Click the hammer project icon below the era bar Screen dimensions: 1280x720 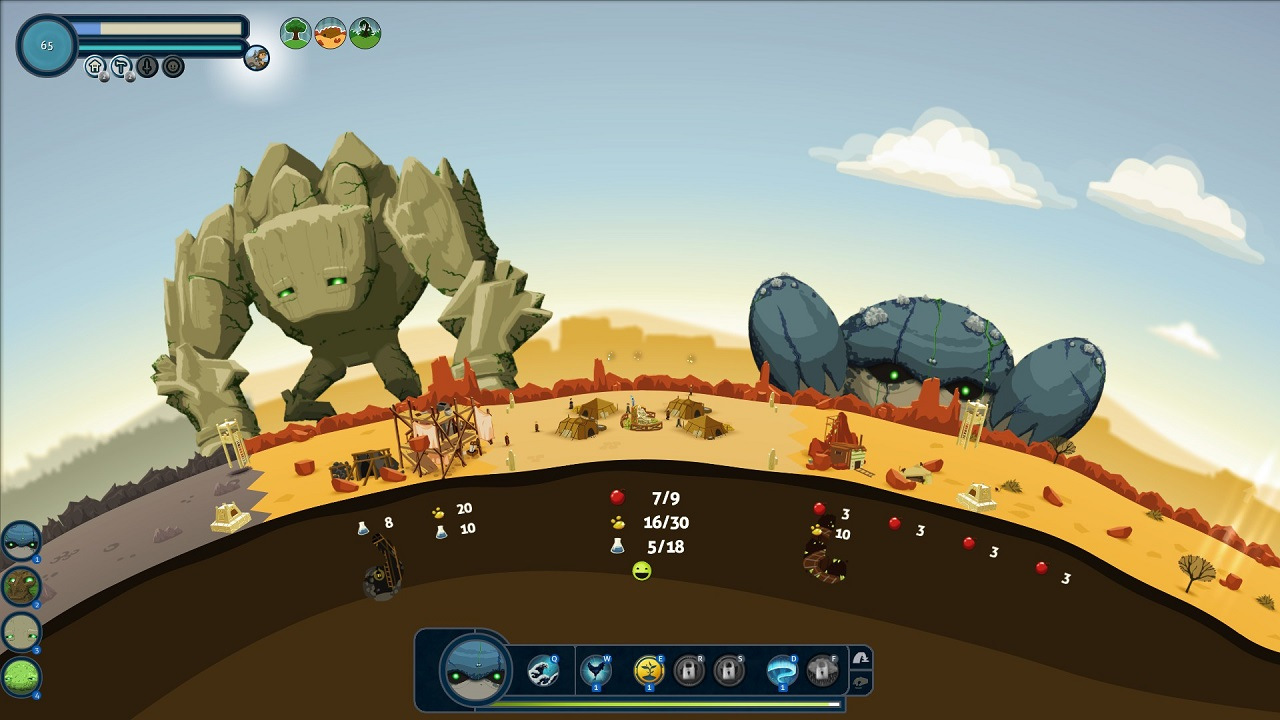coord(122,66)
